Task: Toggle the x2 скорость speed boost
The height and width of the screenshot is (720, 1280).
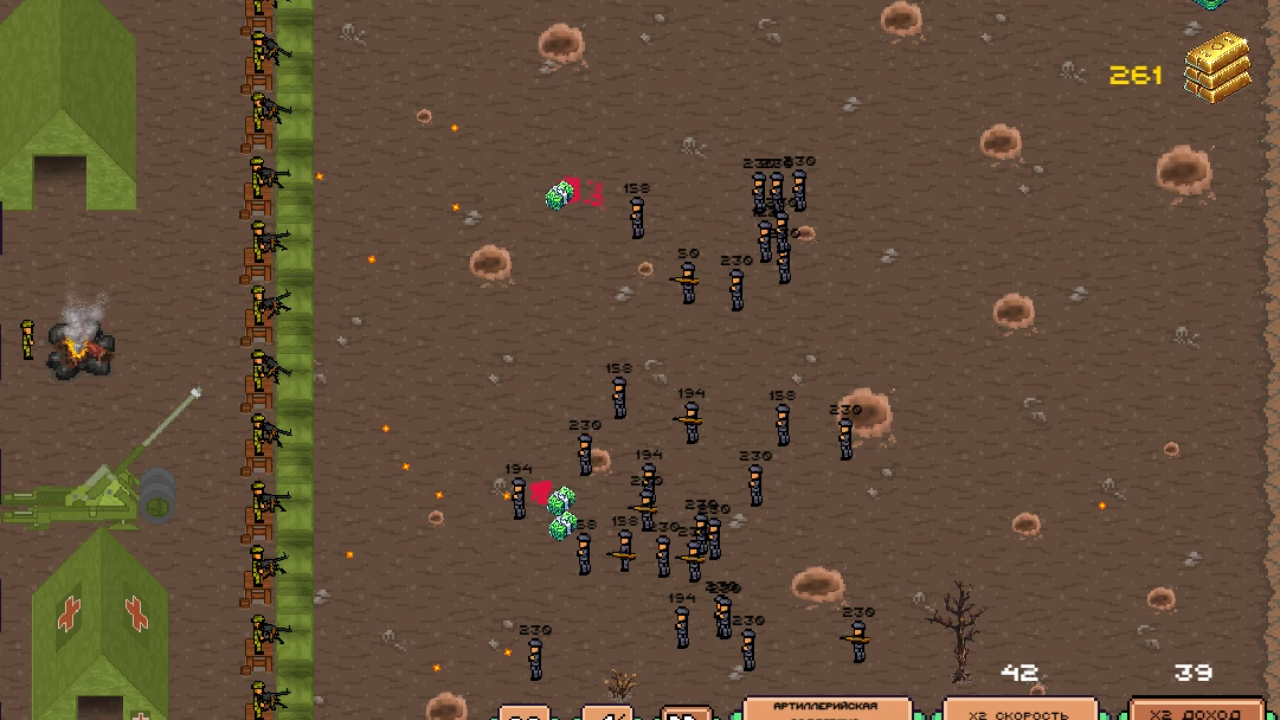Action: click(1018, 712)
